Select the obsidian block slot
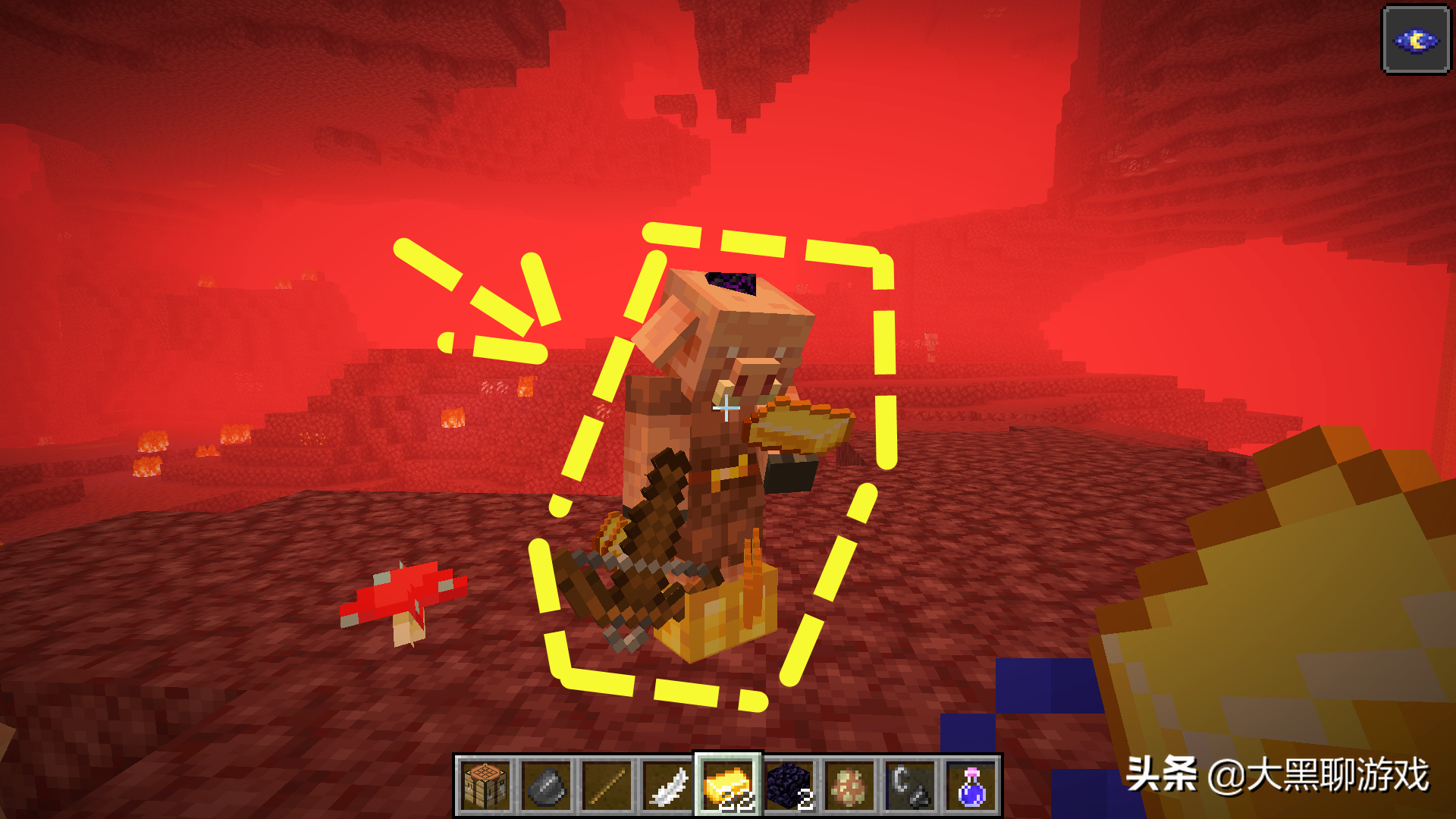The width and height of the screenshot is (1456, 819). click(x=789, y=786)
